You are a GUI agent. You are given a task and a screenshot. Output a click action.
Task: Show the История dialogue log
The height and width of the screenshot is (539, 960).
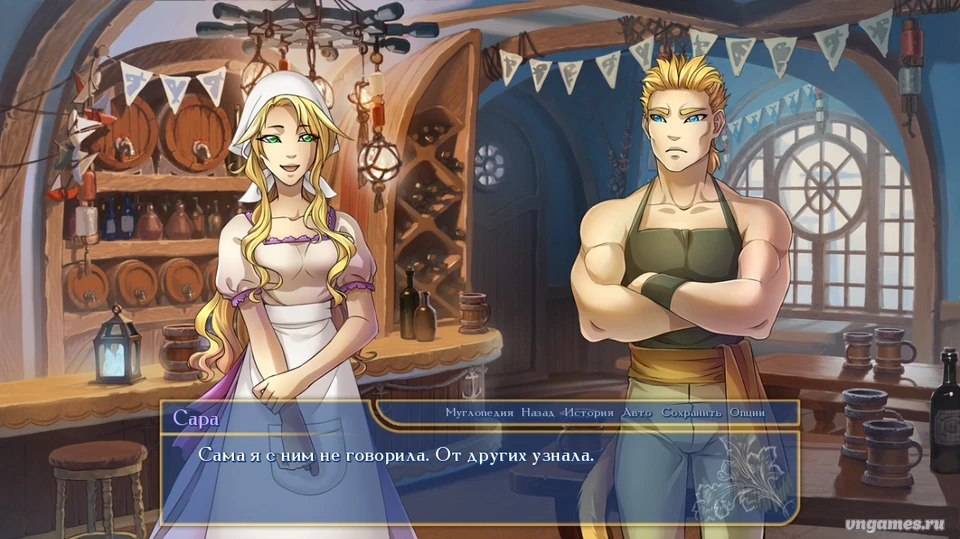click(588, 413)
